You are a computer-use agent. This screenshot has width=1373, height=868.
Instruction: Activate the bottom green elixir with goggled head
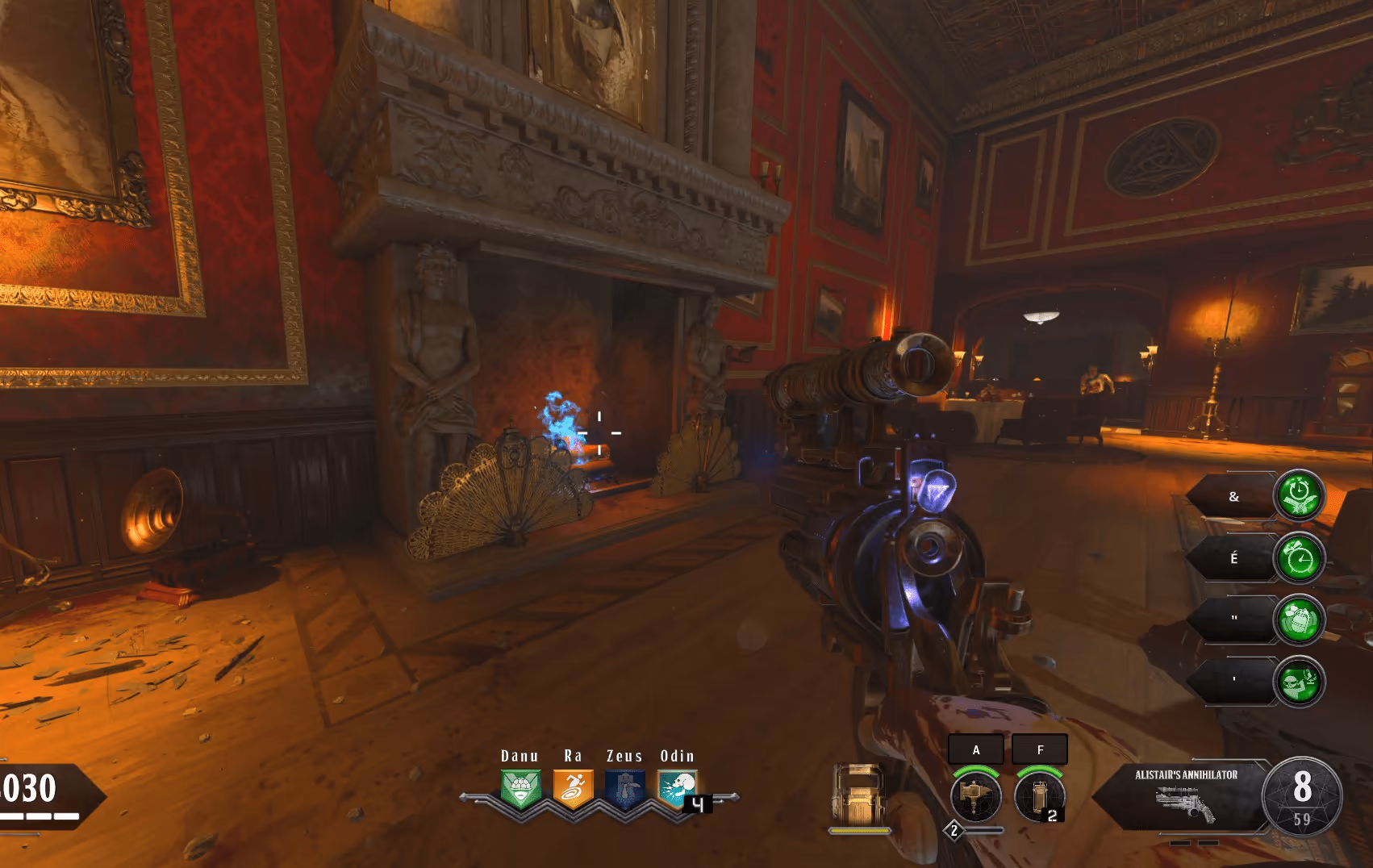pyautogui.click(x=1299, y=682)
